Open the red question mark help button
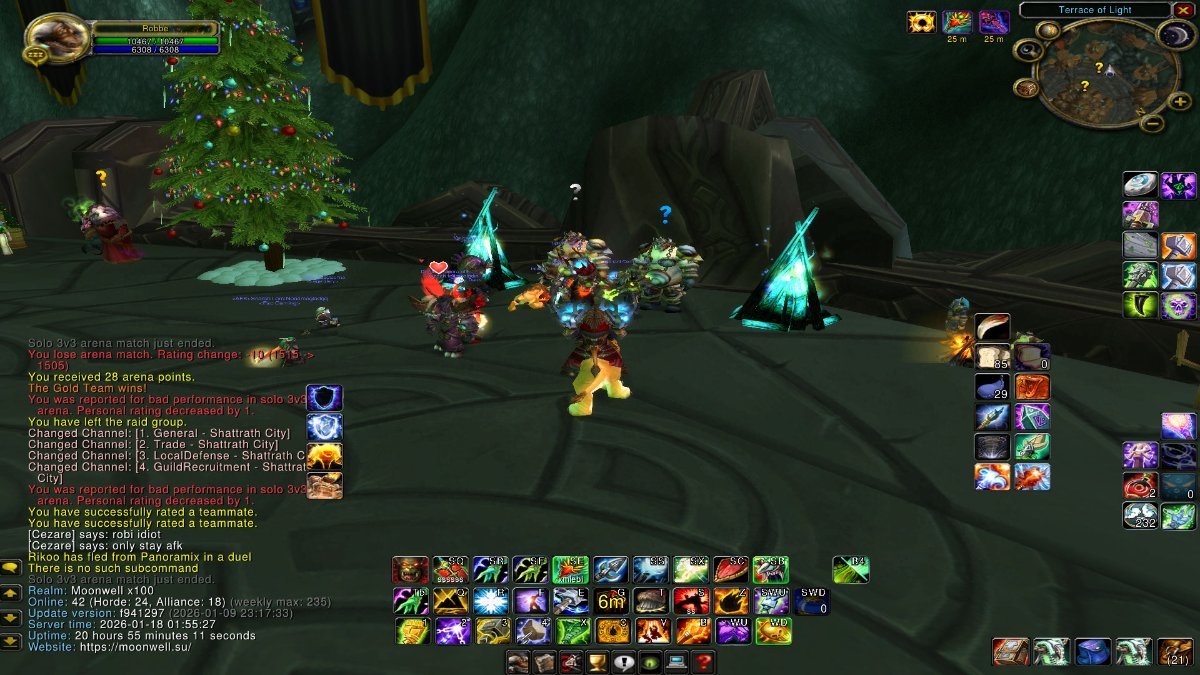The image size is (1200, 675). [703, 661]
